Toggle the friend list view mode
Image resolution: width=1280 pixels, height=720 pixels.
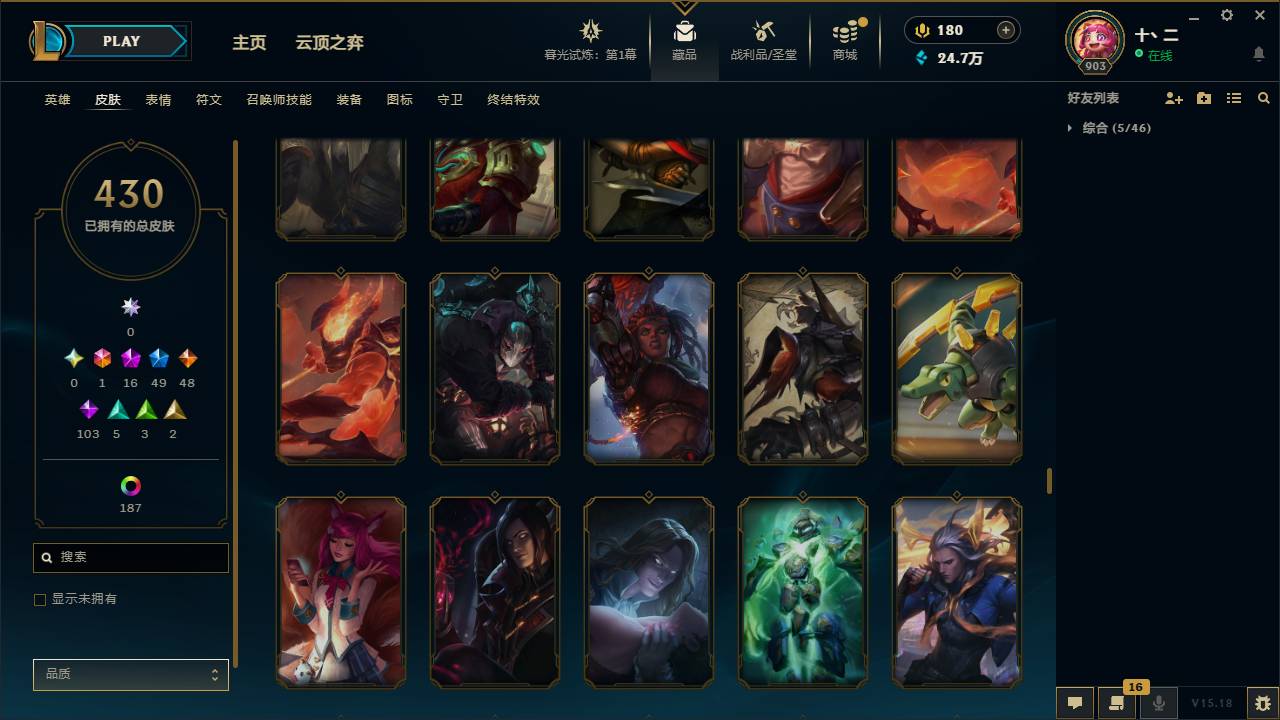pyautogui.click(x=1233, y=97)
